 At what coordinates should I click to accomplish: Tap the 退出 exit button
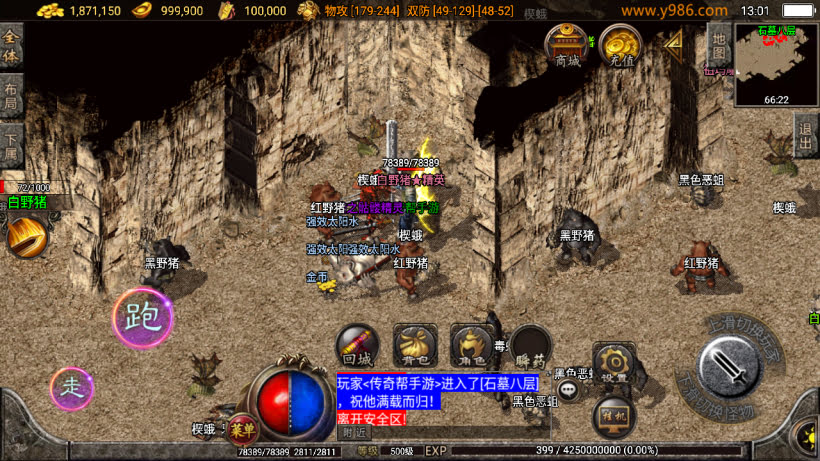coord(806,135)
